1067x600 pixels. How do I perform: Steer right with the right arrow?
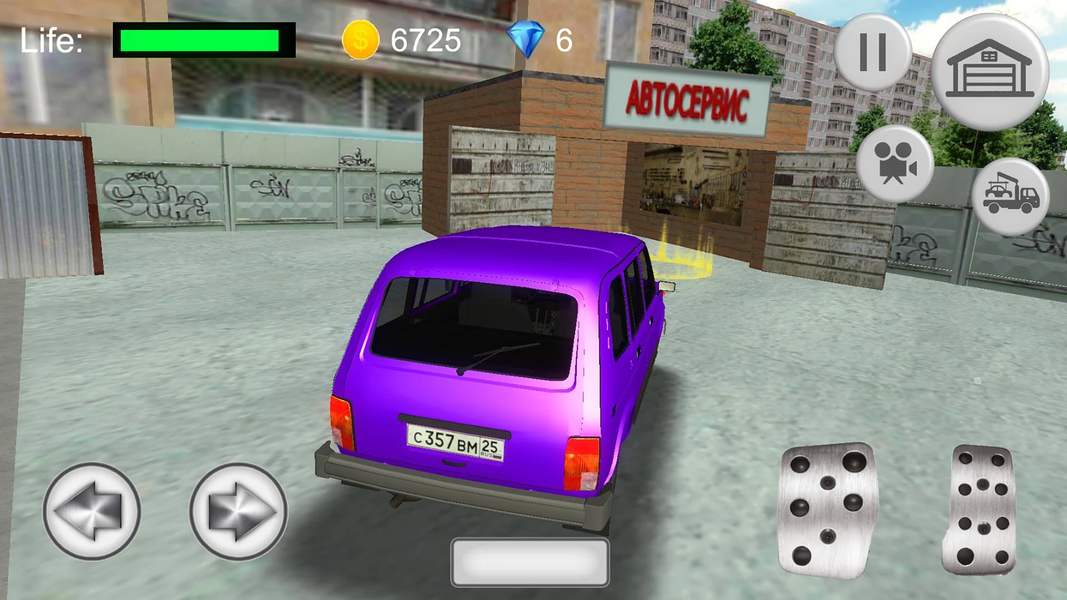point(238,511)
